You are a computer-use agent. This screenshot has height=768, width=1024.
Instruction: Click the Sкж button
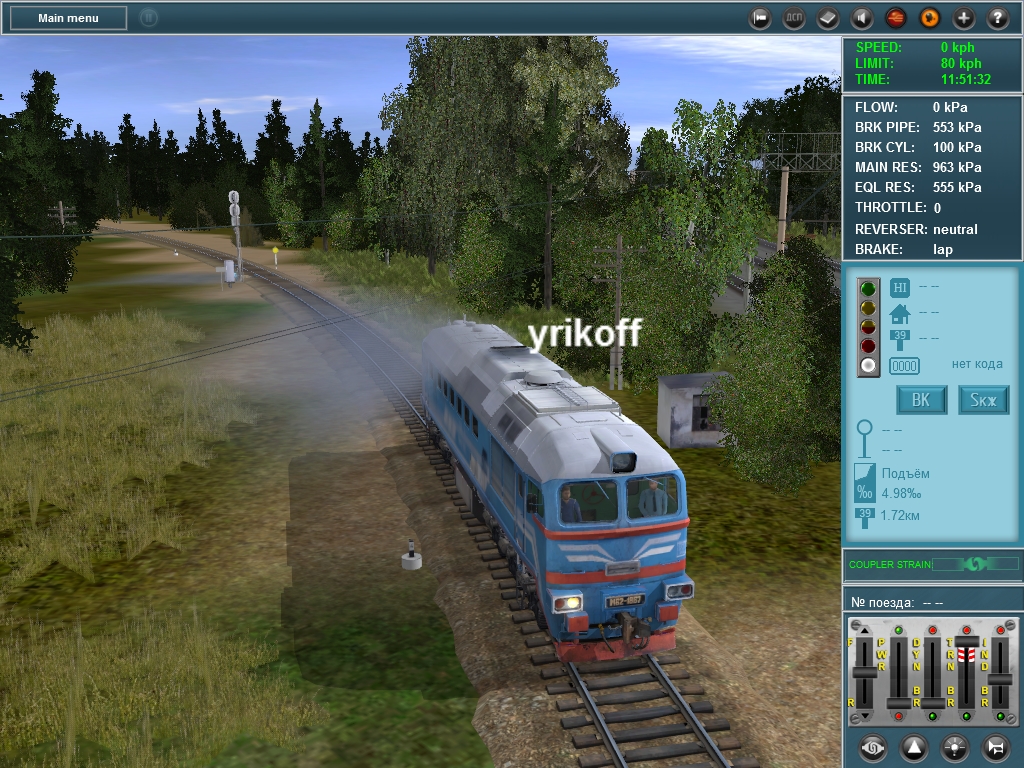(983, 400)
